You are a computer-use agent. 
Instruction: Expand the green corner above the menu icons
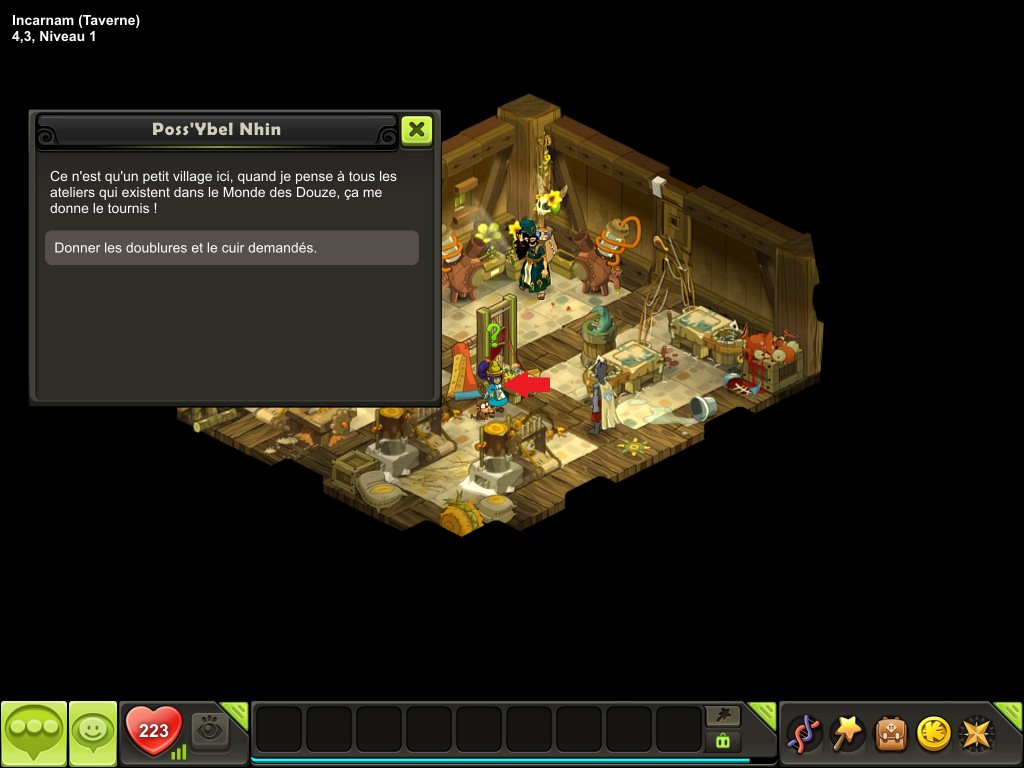(1010, 713)
